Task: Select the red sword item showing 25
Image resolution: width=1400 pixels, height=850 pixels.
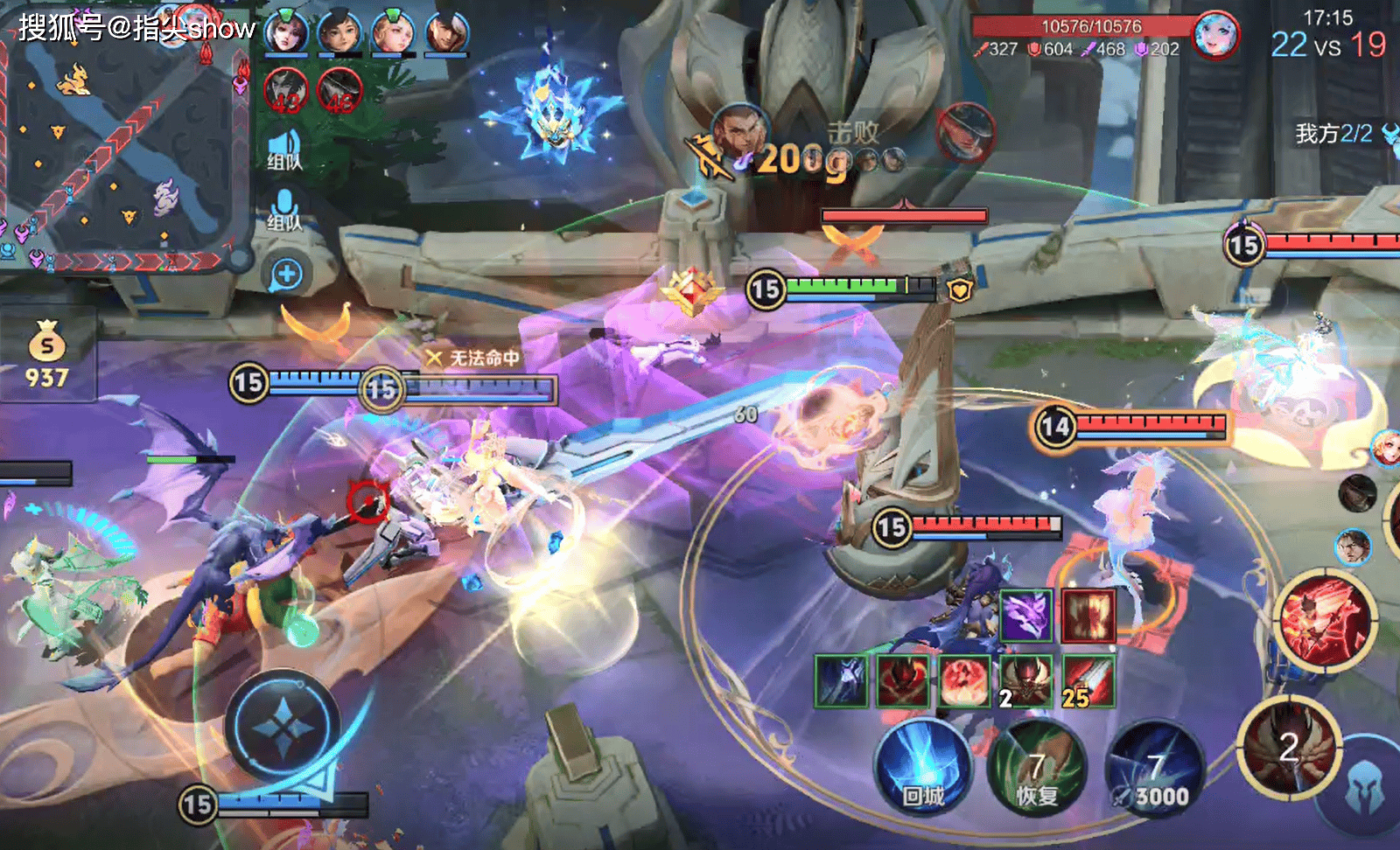Action: 1088,681
